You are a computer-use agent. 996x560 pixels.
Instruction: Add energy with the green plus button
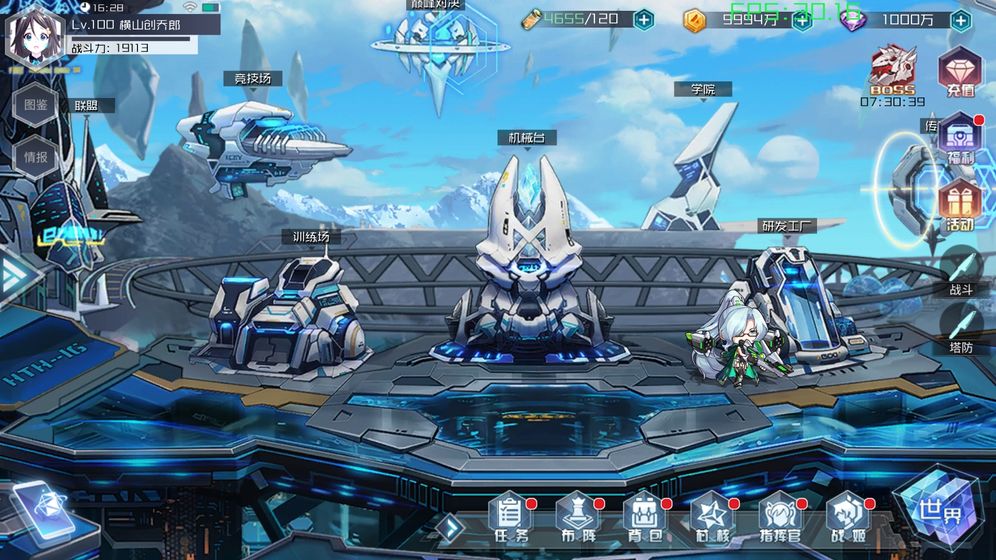pyautogui.click(x=644, y=19)
